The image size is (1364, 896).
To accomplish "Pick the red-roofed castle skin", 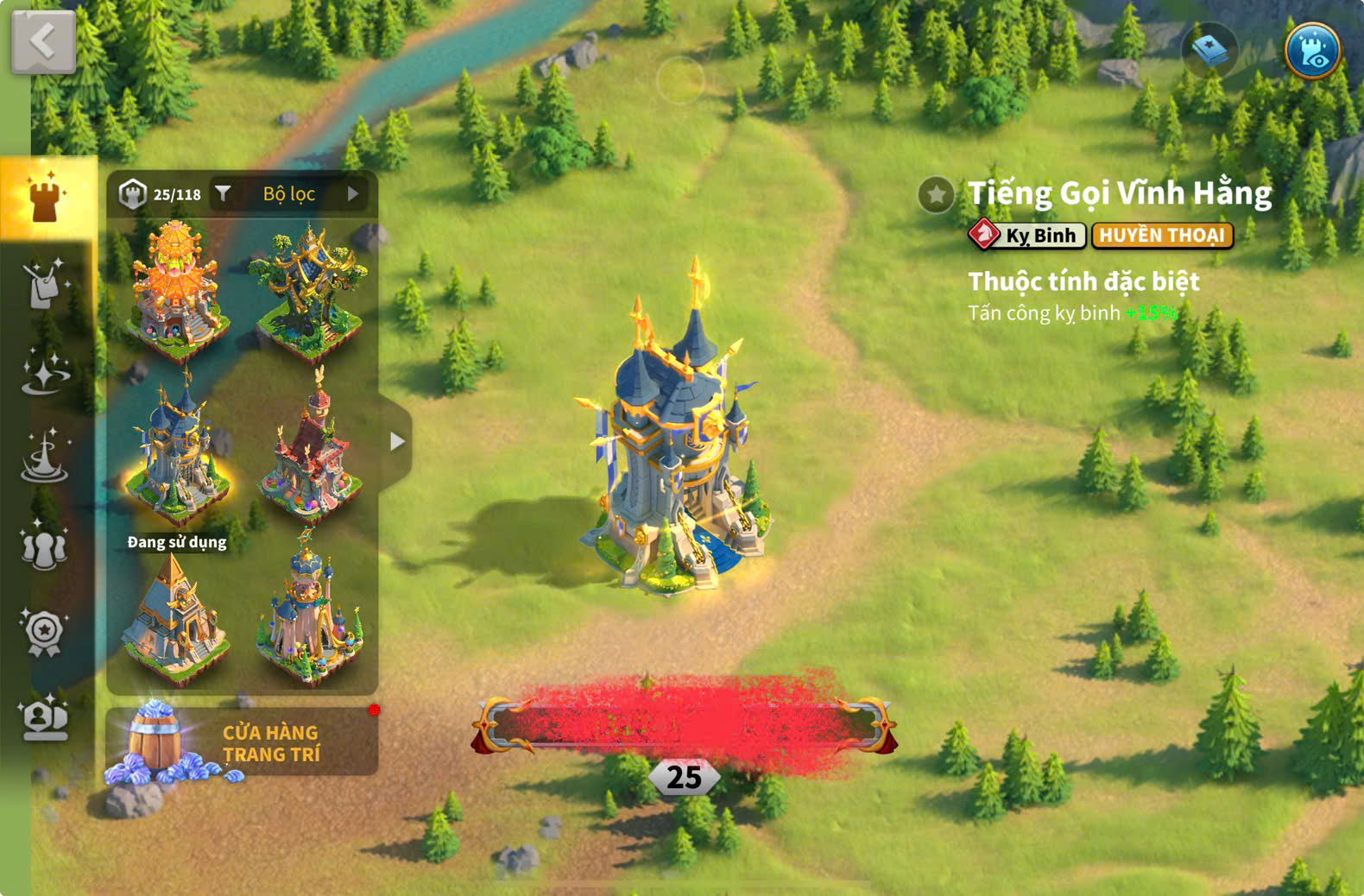I will coord(313,455).
